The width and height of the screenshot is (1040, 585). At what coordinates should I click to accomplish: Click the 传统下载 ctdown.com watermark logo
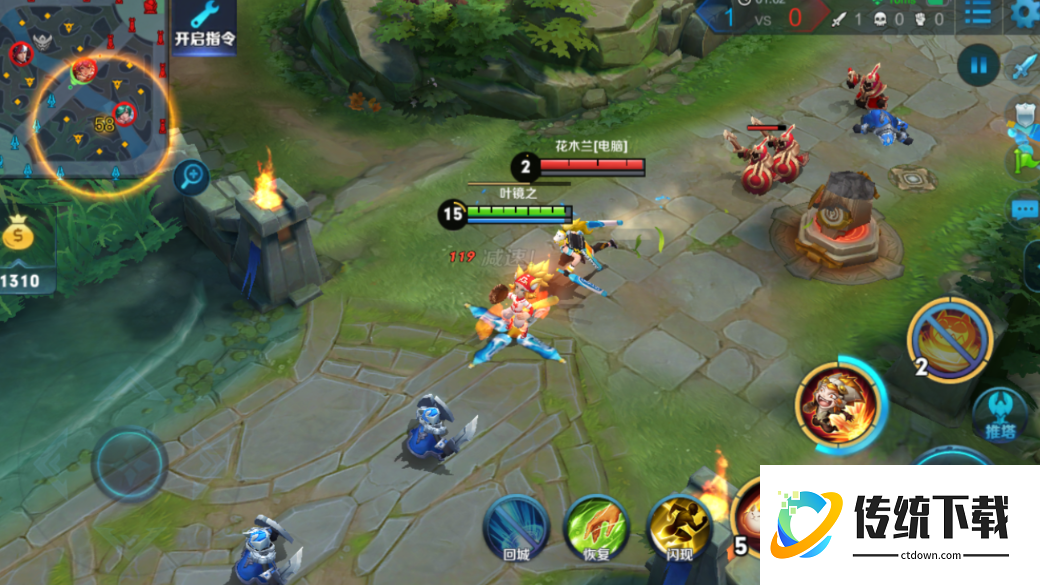[x=900, y=522]
